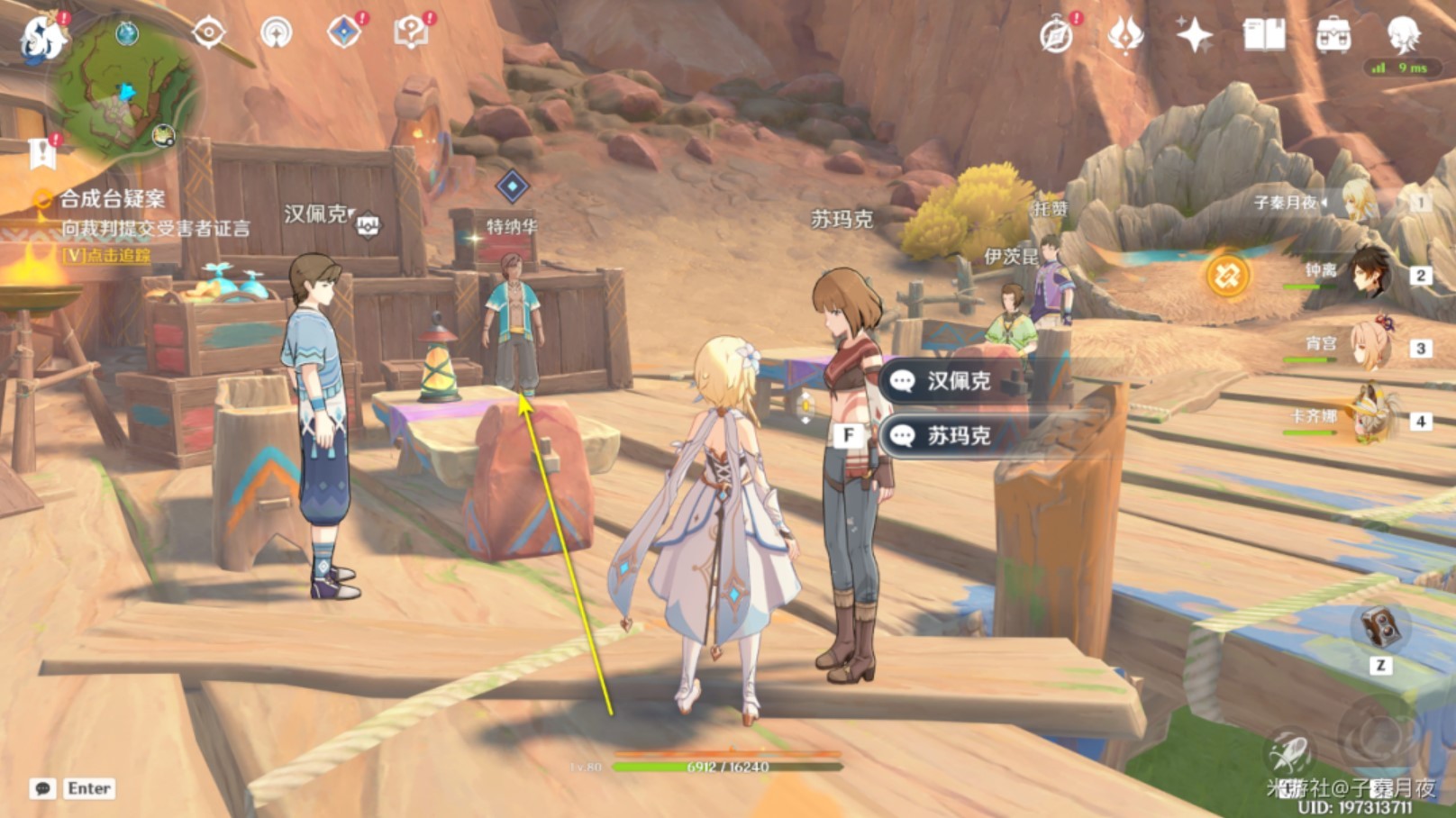Open the four-pointed star Wish icon
The width and height of the screenshot is (1456, 818).
tap(1195, 36)
